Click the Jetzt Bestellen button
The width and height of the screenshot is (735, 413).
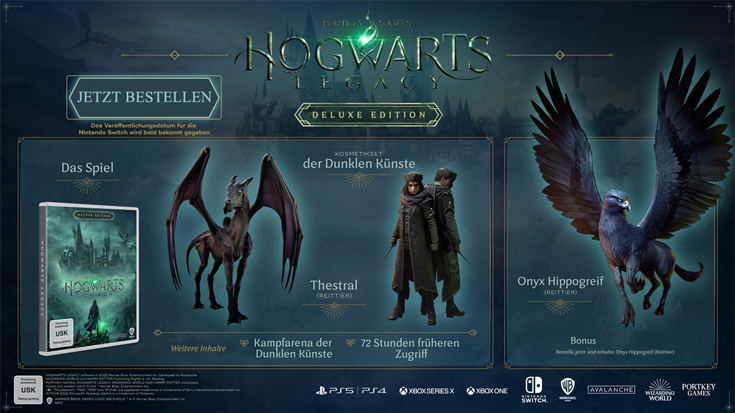[x=144, y=98]
